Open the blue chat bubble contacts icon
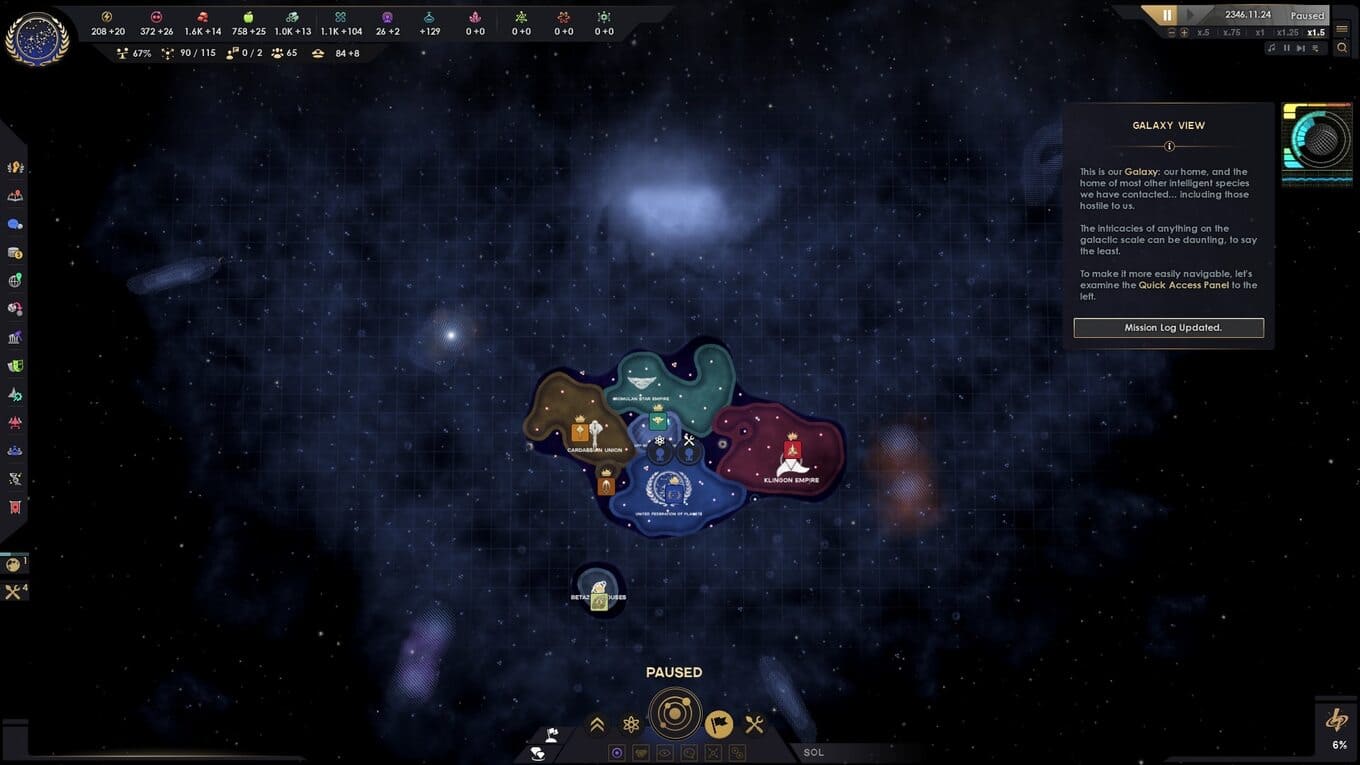This screenshot has width=1360, height=765. pyautogui.click(x=15, y=224)
